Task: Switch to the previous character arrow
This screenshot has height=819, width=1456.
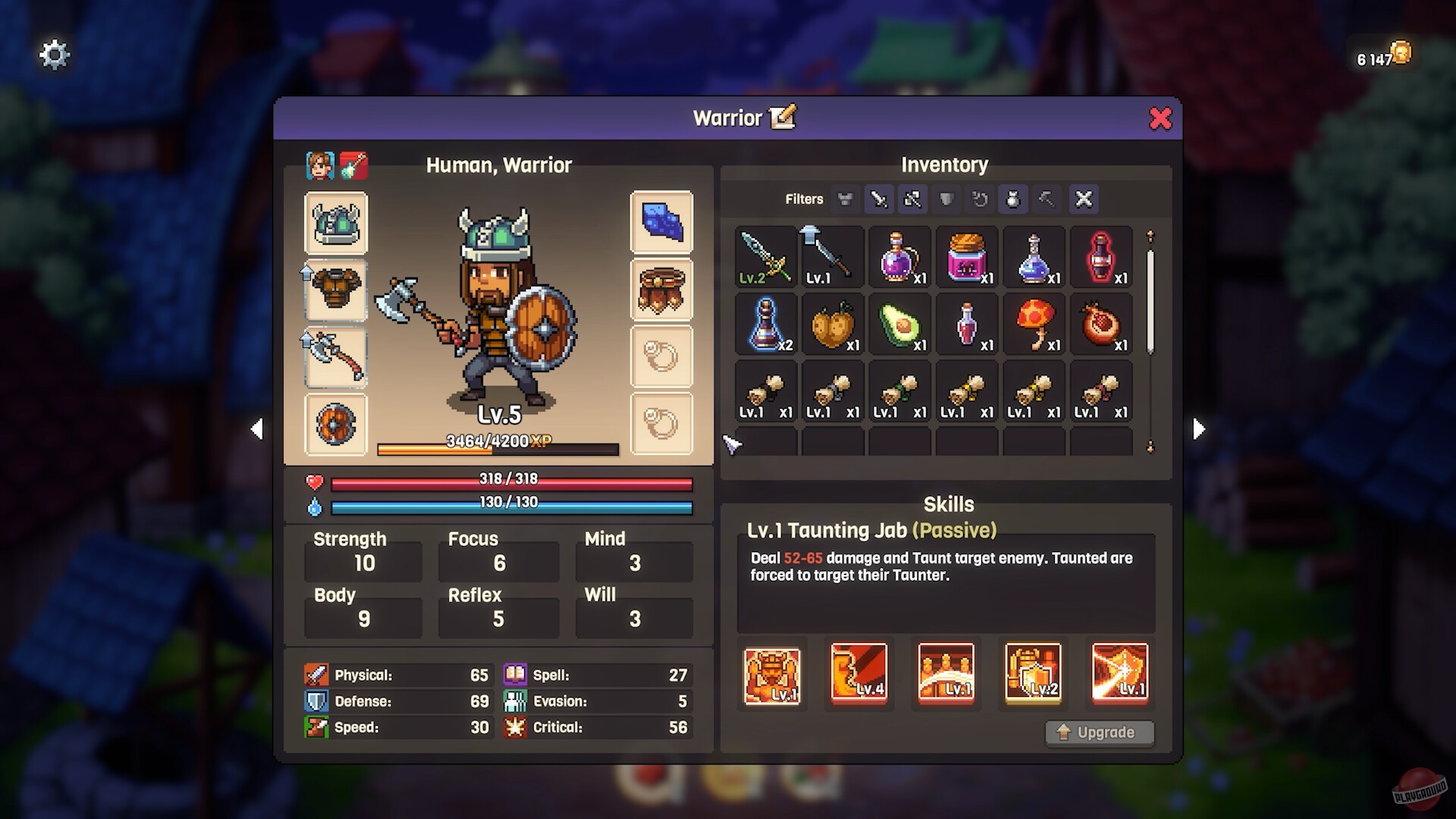Action: tap(257, 429)
